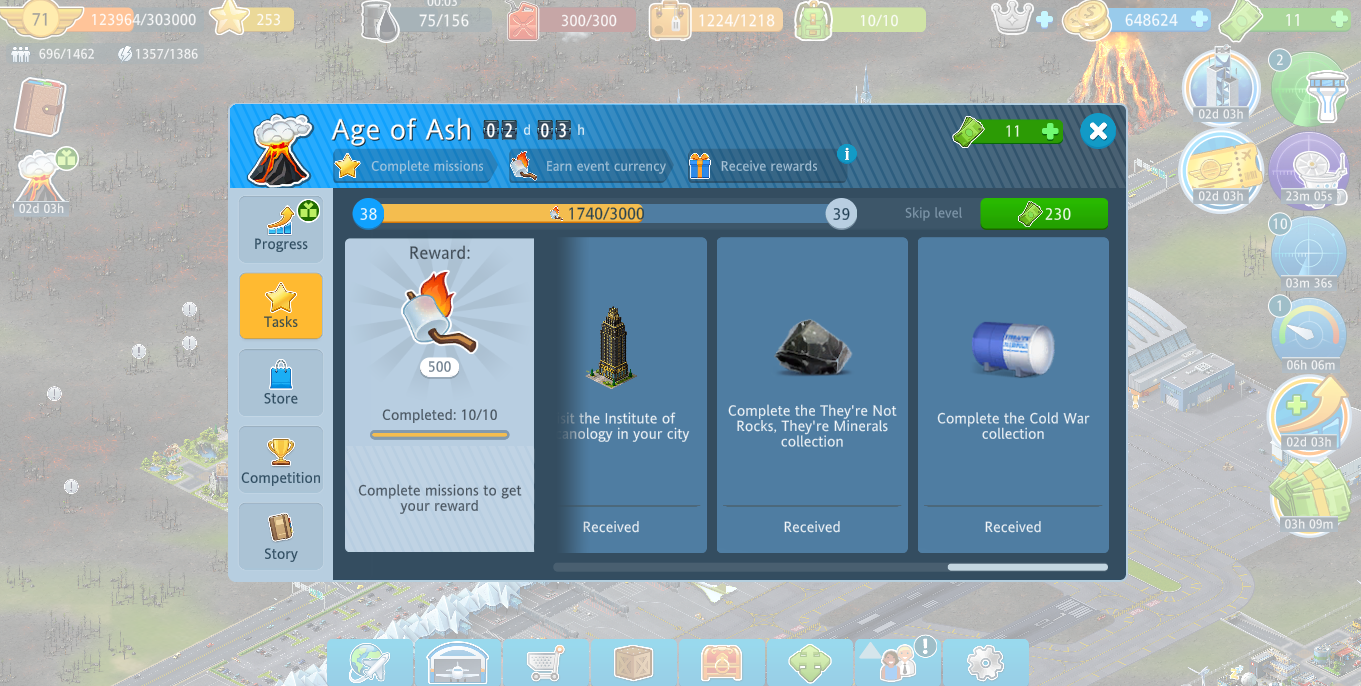Open the green cash stack offer icon

click(x=1309, y=490)
